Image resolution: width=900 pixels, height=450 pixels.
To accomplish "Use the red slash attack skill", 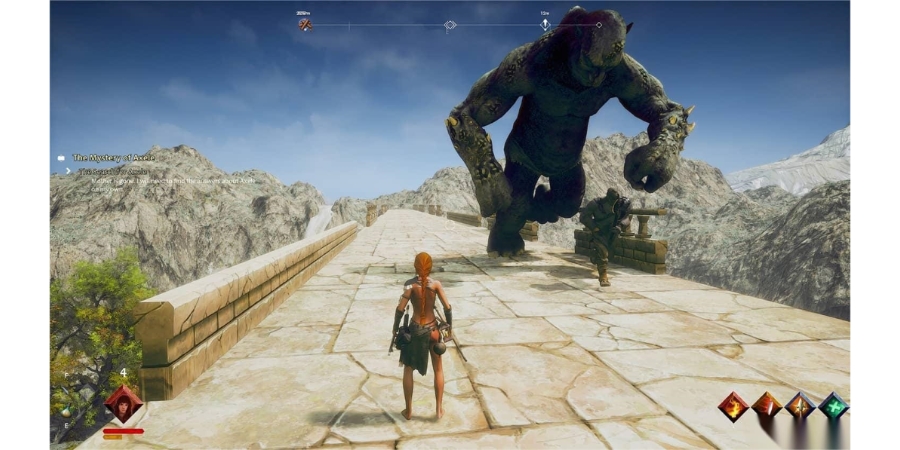I will (x=766, y=406).
